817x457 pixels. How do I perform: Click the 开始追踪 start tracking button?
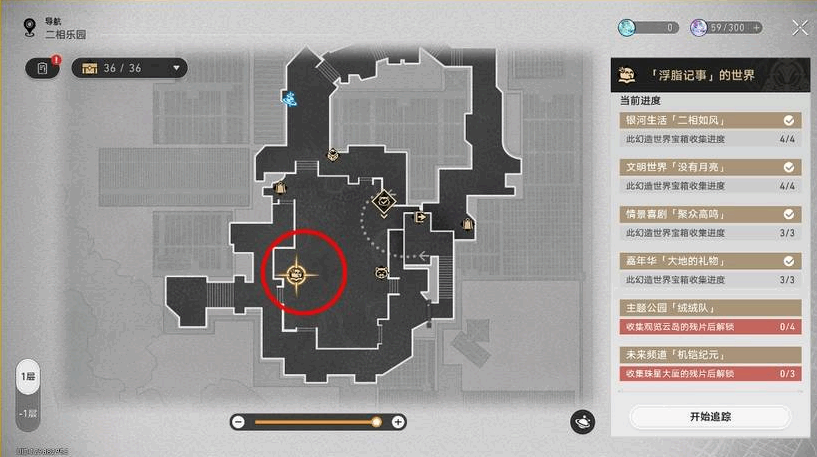709,415
